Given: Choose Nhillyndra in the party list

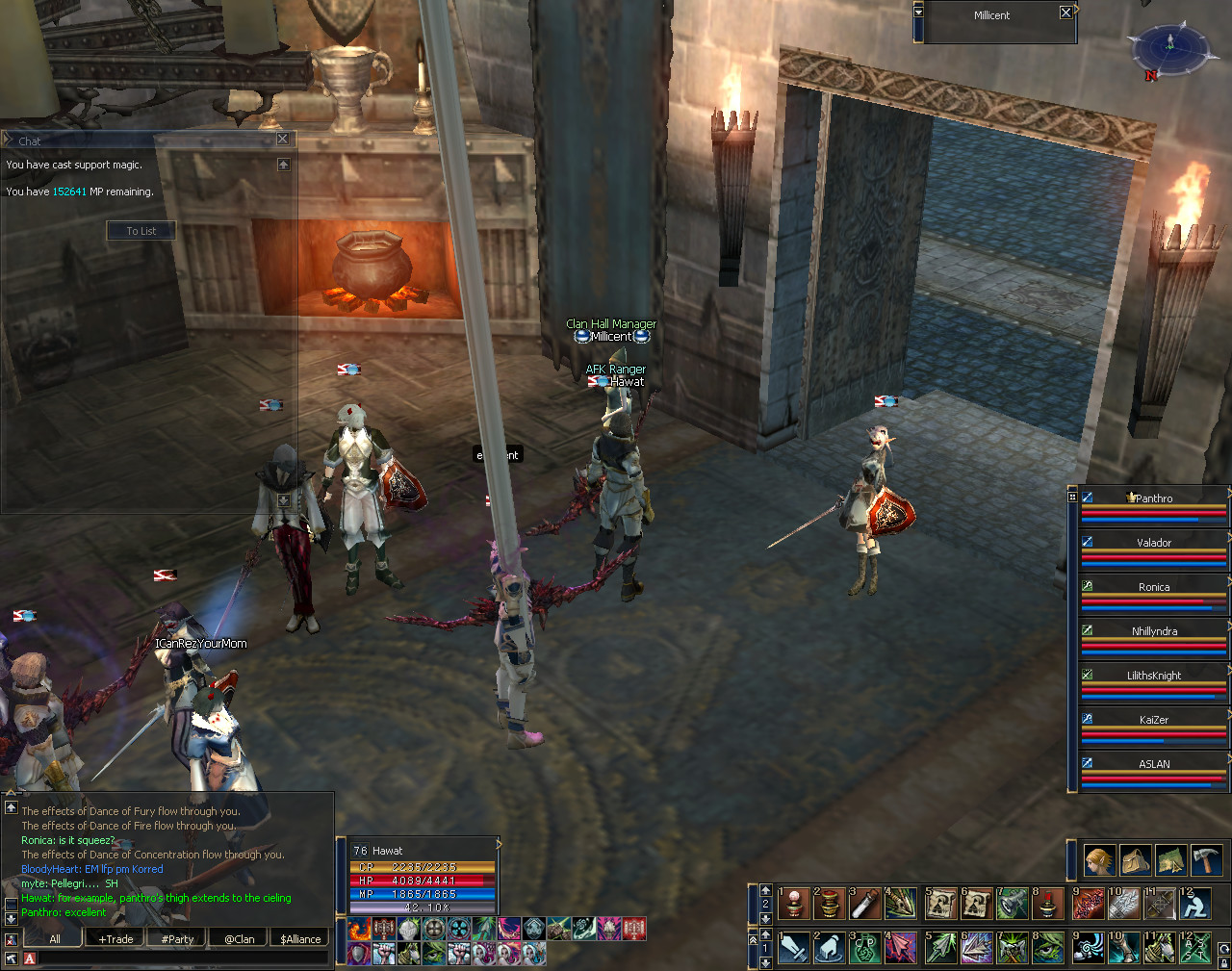Looking at the screenshot, I should 1154,631.
